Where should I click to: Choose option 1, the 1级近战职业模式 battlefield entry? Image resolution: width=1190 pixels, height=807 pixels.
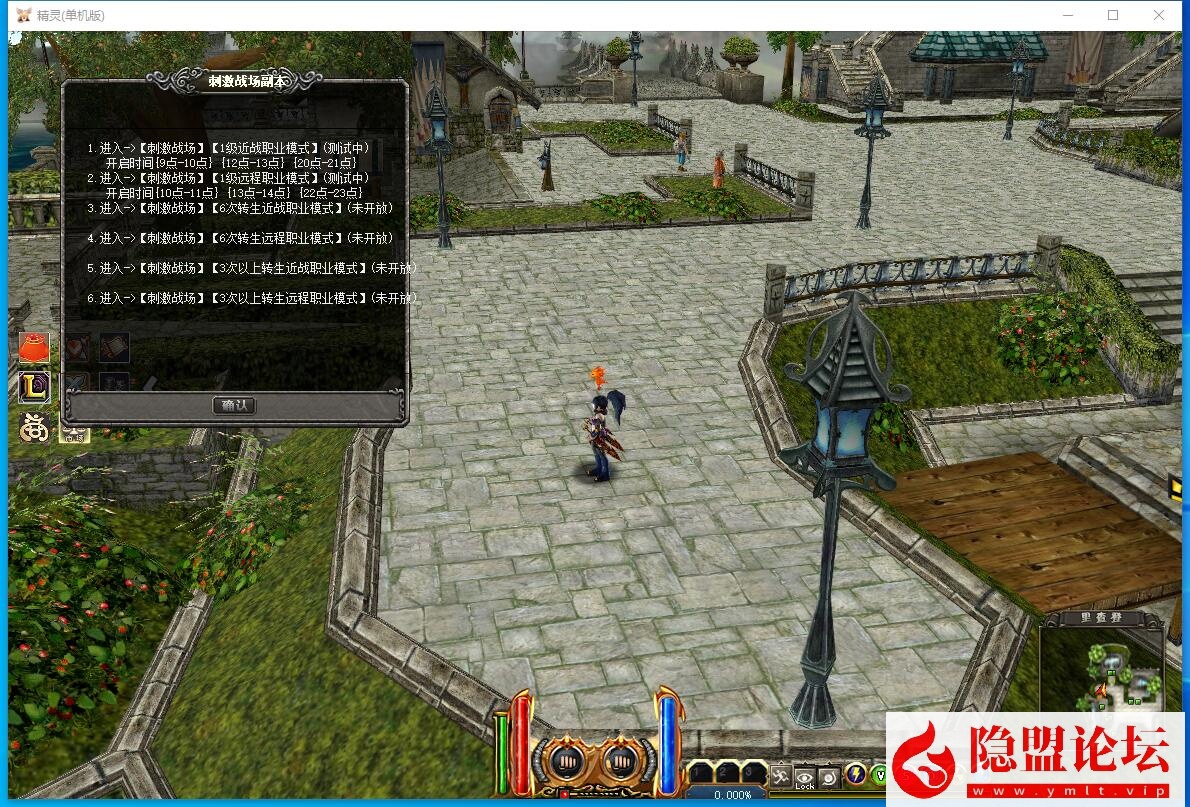(235, 148)
